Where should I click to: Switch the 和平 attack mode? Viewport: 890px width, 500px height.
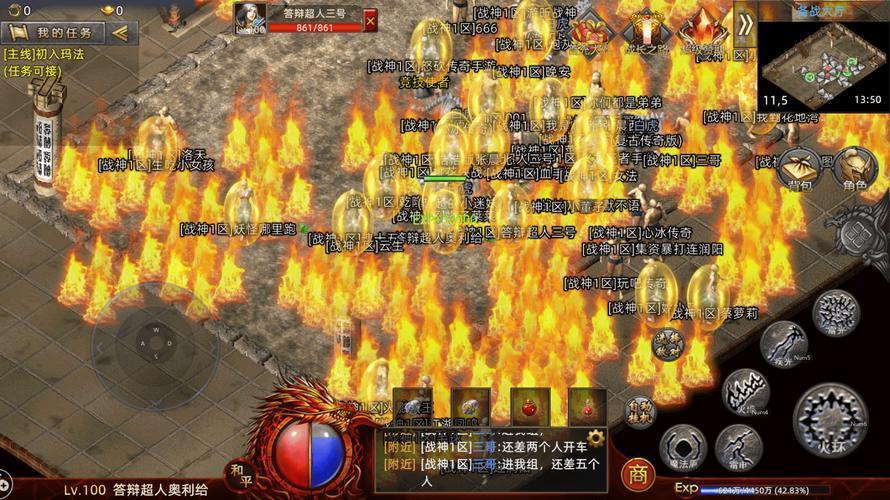(x=240, y=472)
